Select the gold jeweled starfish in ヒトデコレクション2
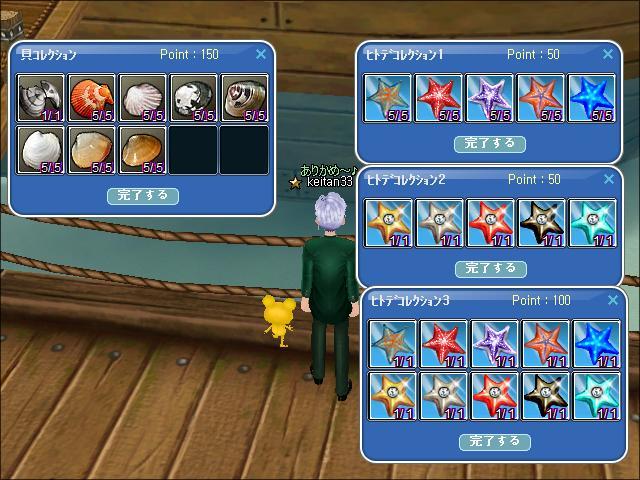This screenshot has height=480, width=640. [388, 223]
